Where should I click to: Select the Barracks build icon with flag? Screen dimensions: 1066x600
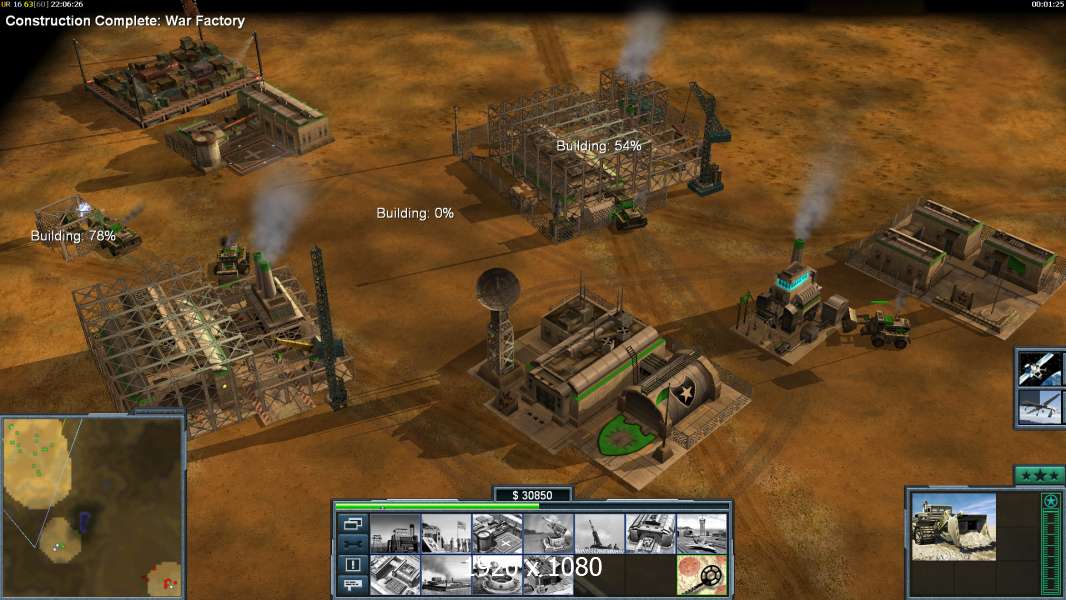[445, 533]
